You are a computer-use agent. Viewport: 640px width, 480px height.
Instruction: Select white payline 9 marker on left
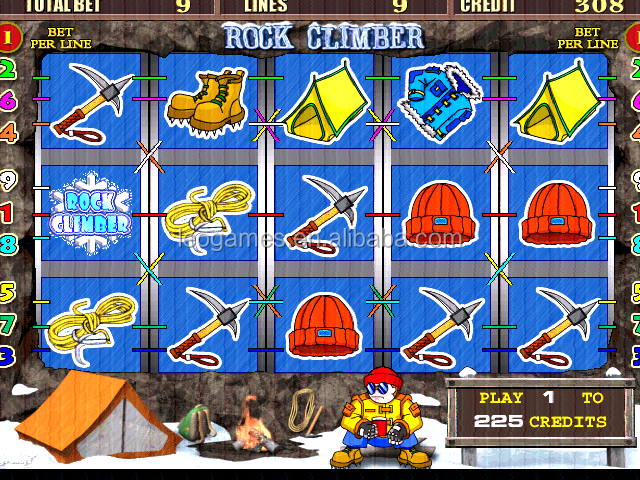pyautogui.click(x=9, y=182)
